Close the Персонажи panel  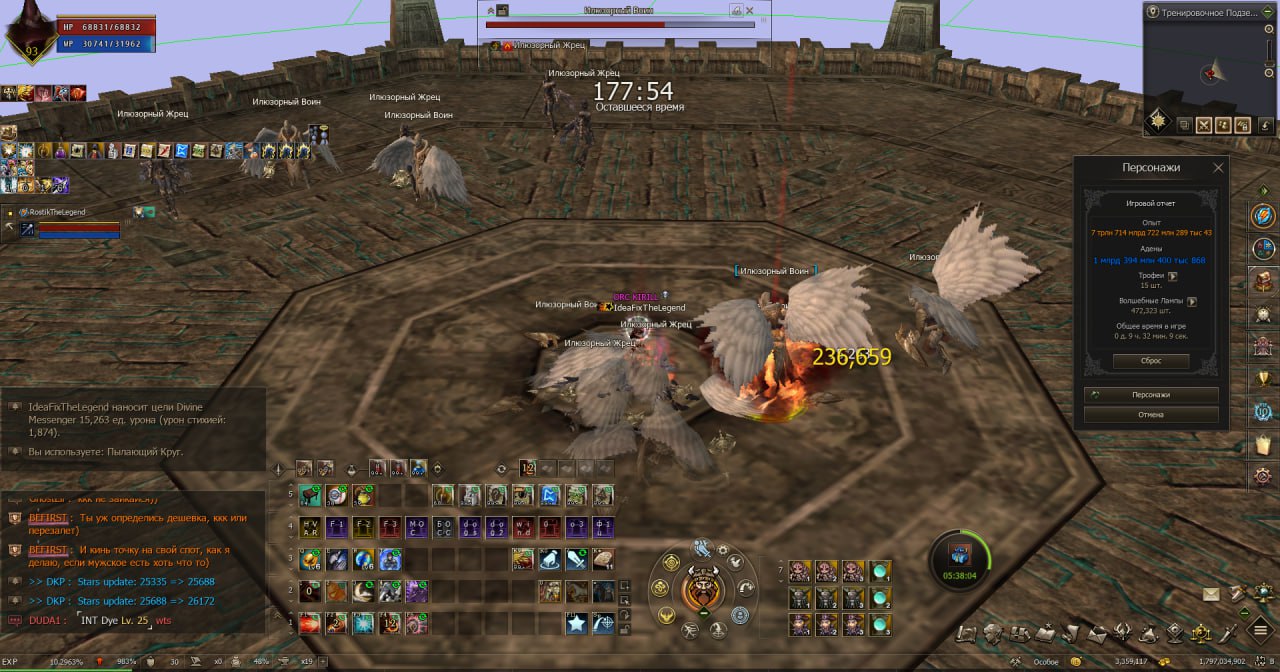(x=1218, y=168)
